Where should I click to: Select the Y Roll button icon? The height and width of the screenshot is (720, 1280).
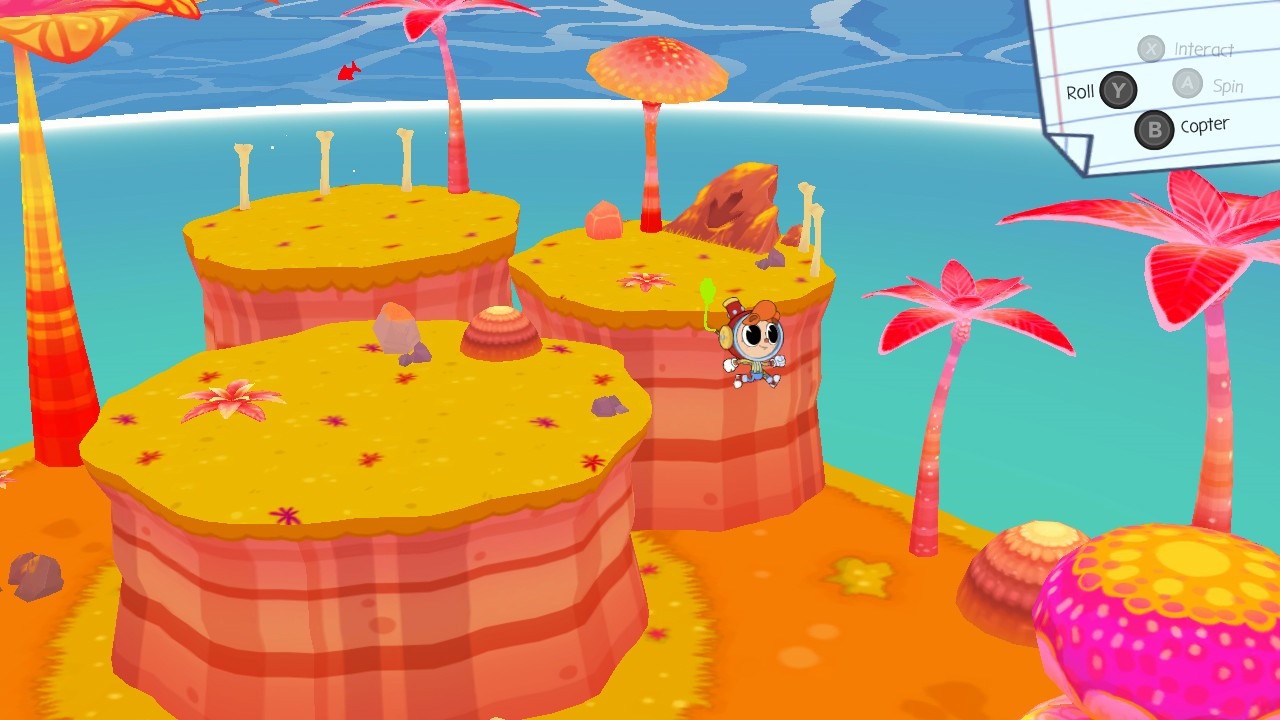pos(1117,90)
